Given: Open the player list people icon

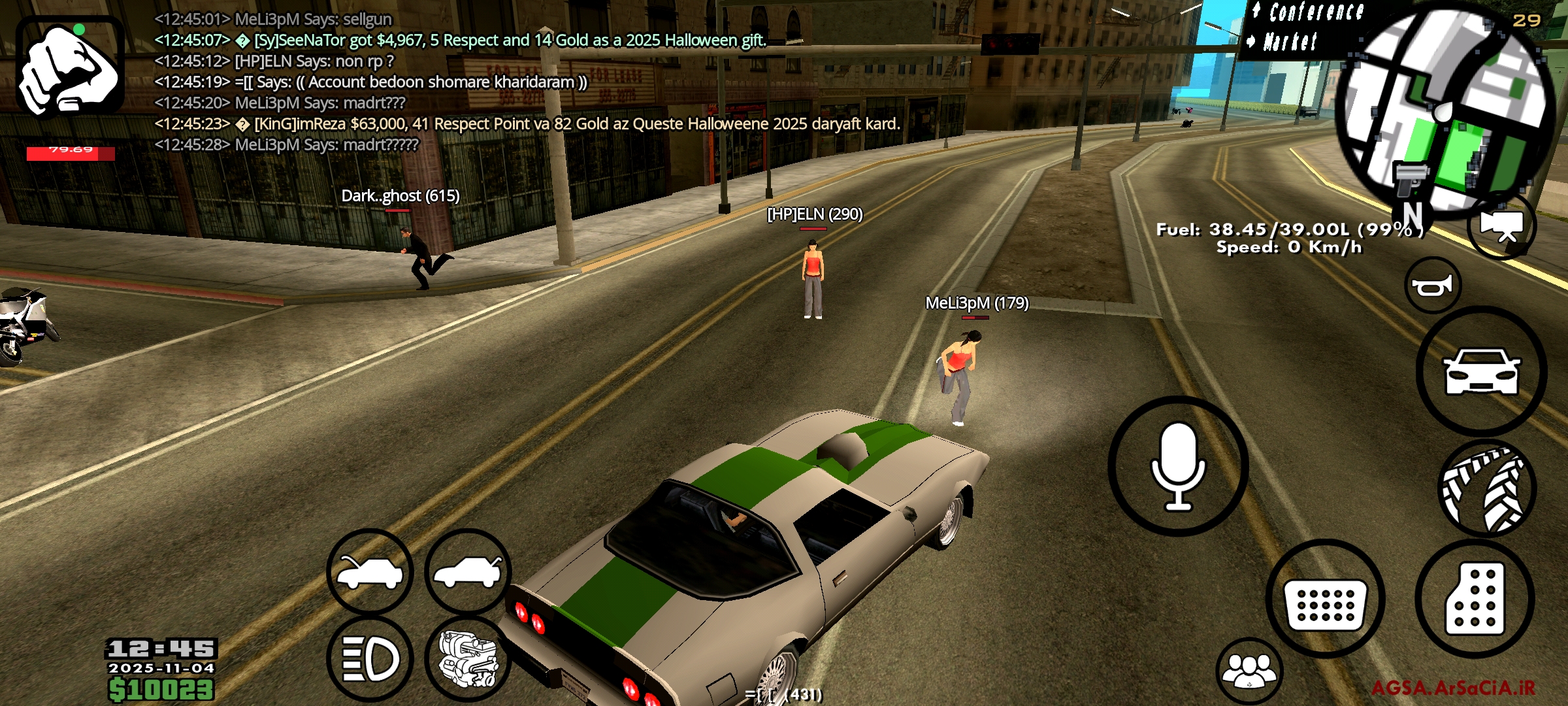Looking at the screenshot, I should coord(1249,670).
